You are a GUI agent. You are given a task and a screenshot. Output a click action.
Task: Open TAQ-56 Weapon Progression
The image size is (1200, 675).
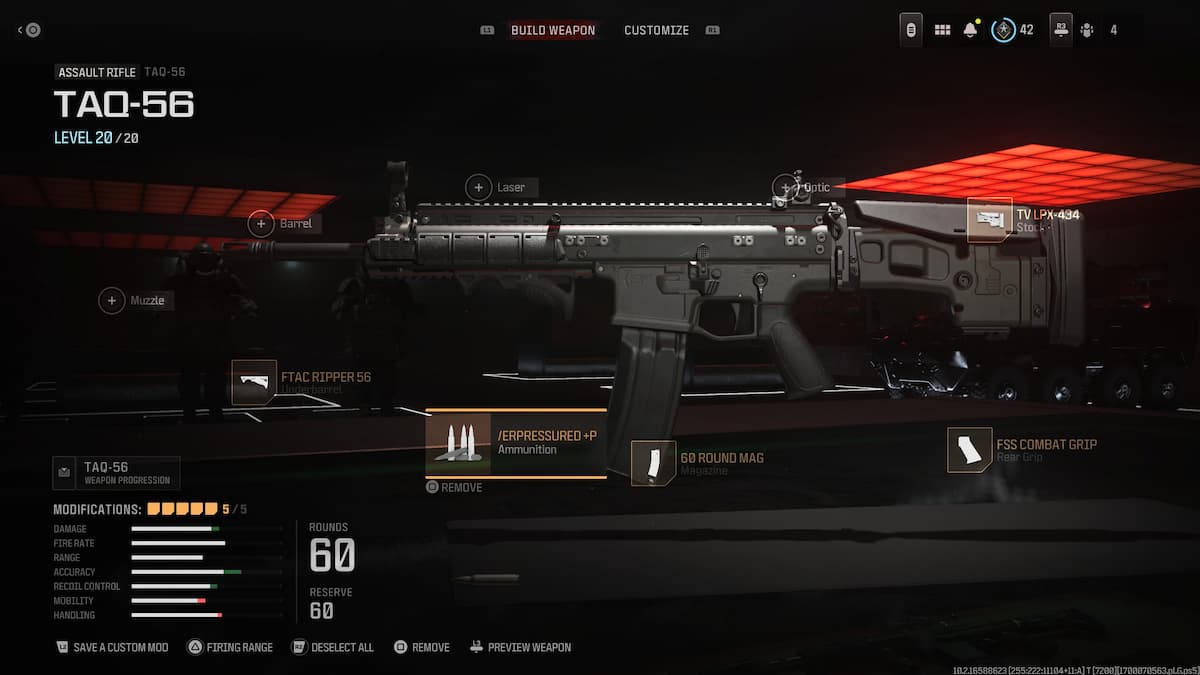[x=116, y=473]
